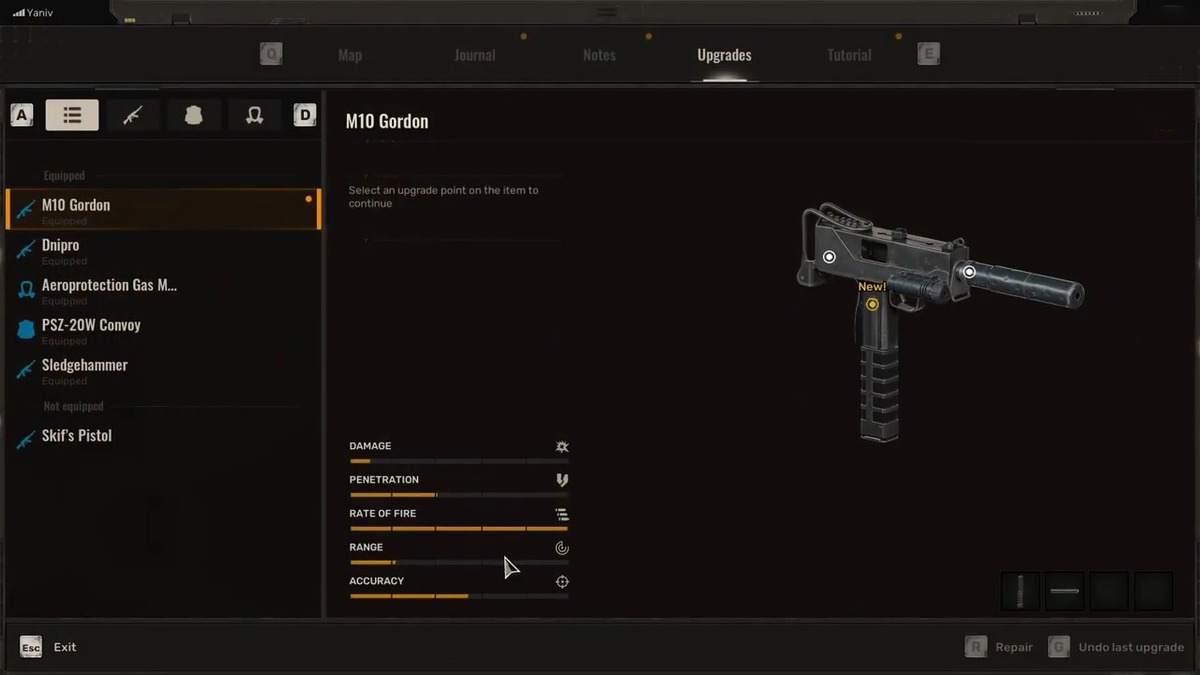
Task: Click the Repair button
Action: [1000, 647]
